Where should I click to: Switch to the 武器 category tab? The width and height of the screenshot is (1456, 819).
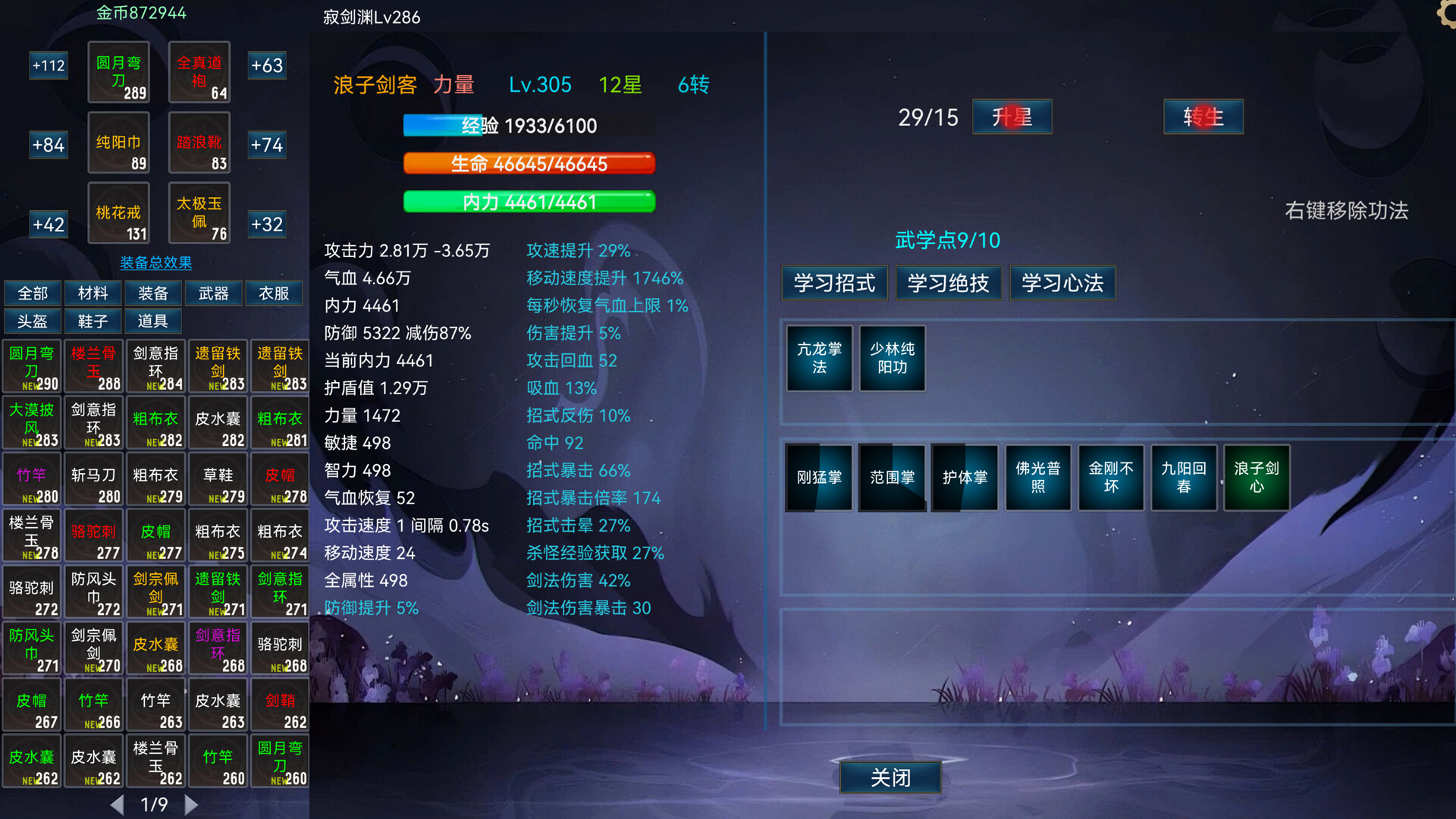pos(213,293)
